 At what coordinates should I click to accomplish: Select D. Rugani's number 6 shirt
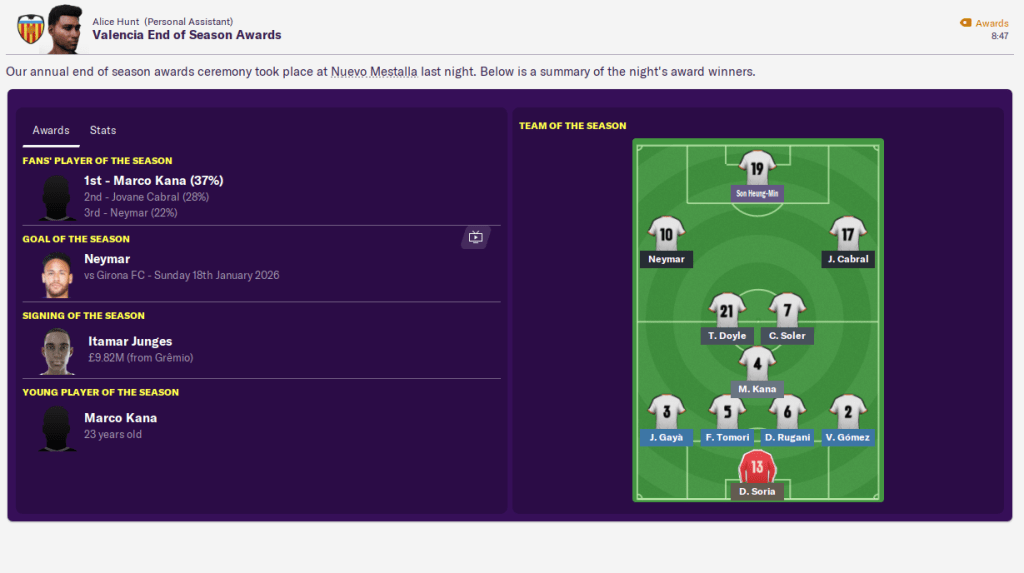tap(787, 411)
